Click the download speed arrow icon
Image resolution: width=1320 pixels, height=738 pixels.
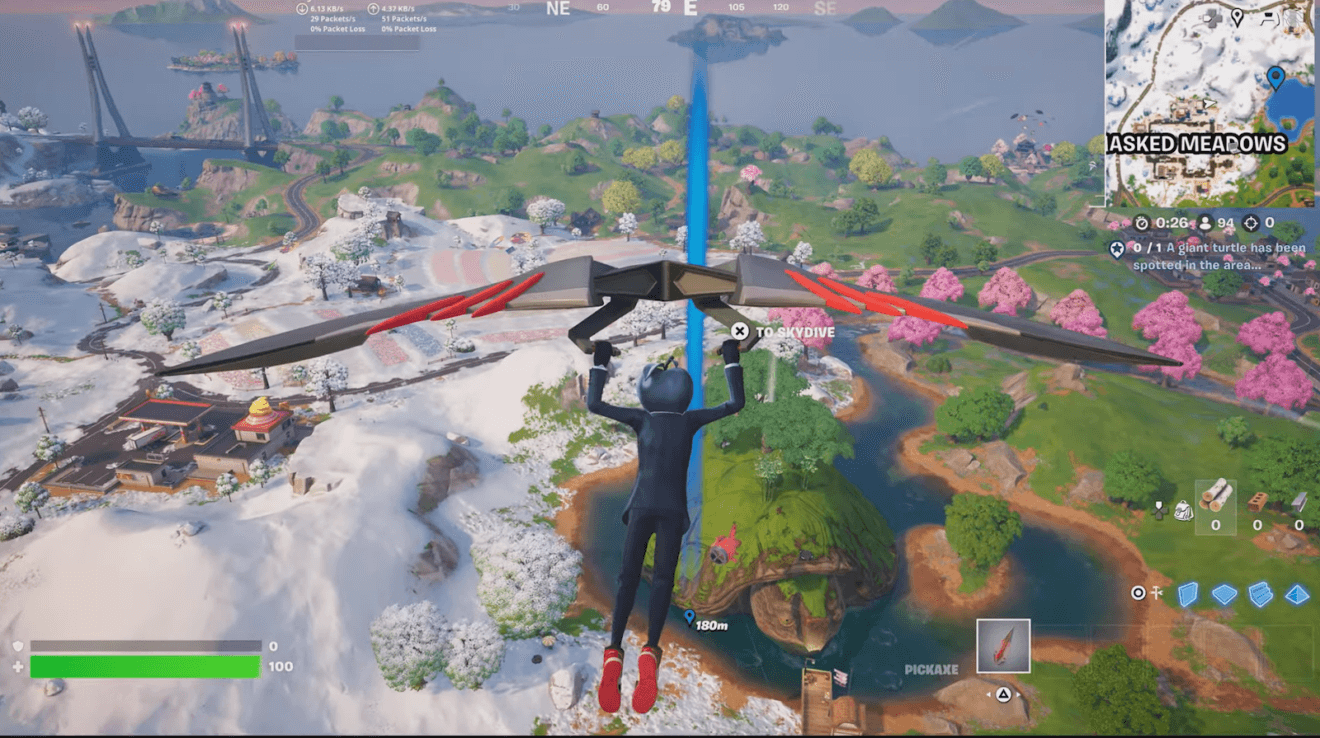300,8
